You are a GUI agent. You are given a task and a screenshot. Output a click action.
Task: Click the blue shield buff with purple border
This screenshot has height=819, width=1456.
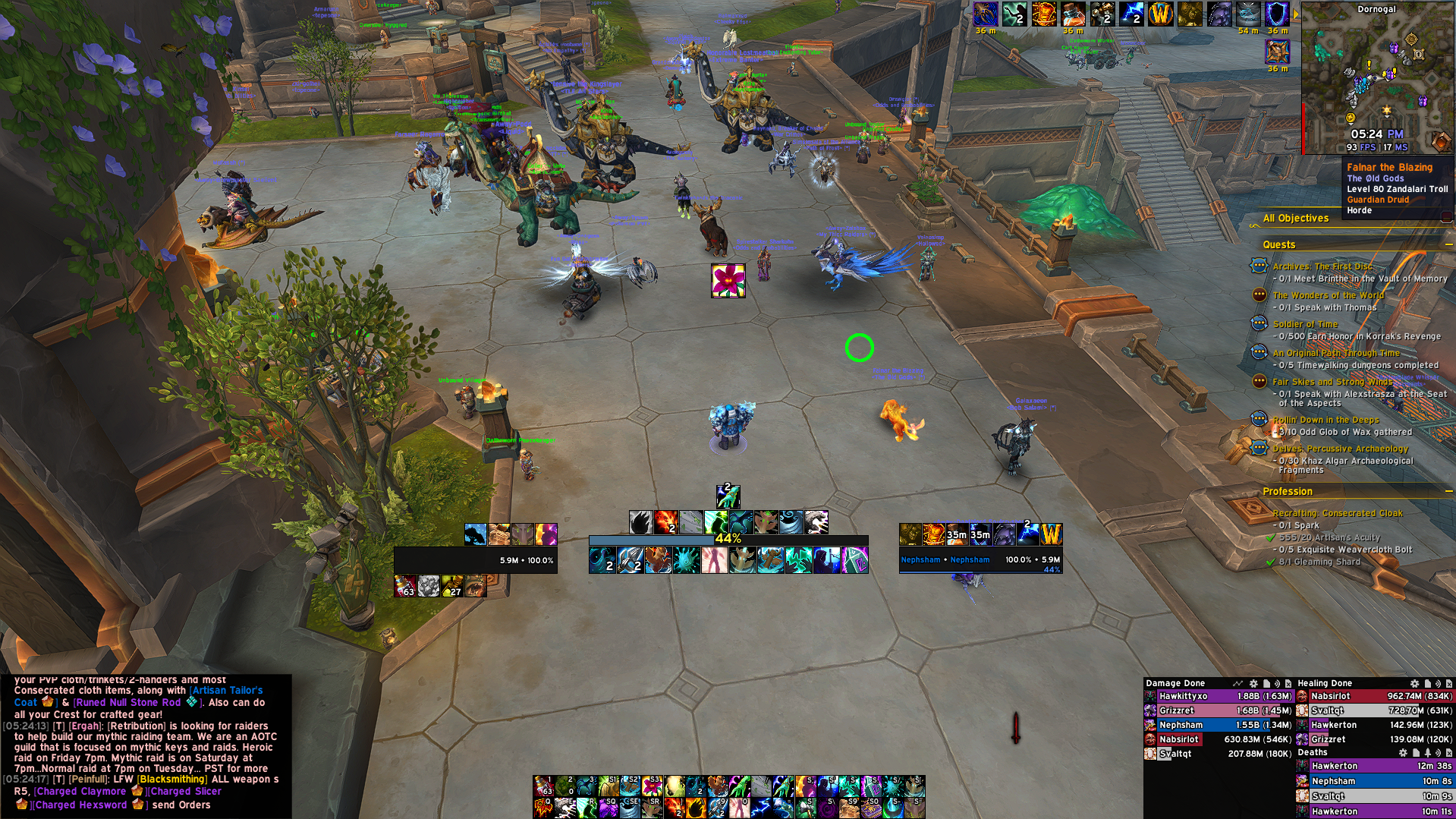(1277, 14)
